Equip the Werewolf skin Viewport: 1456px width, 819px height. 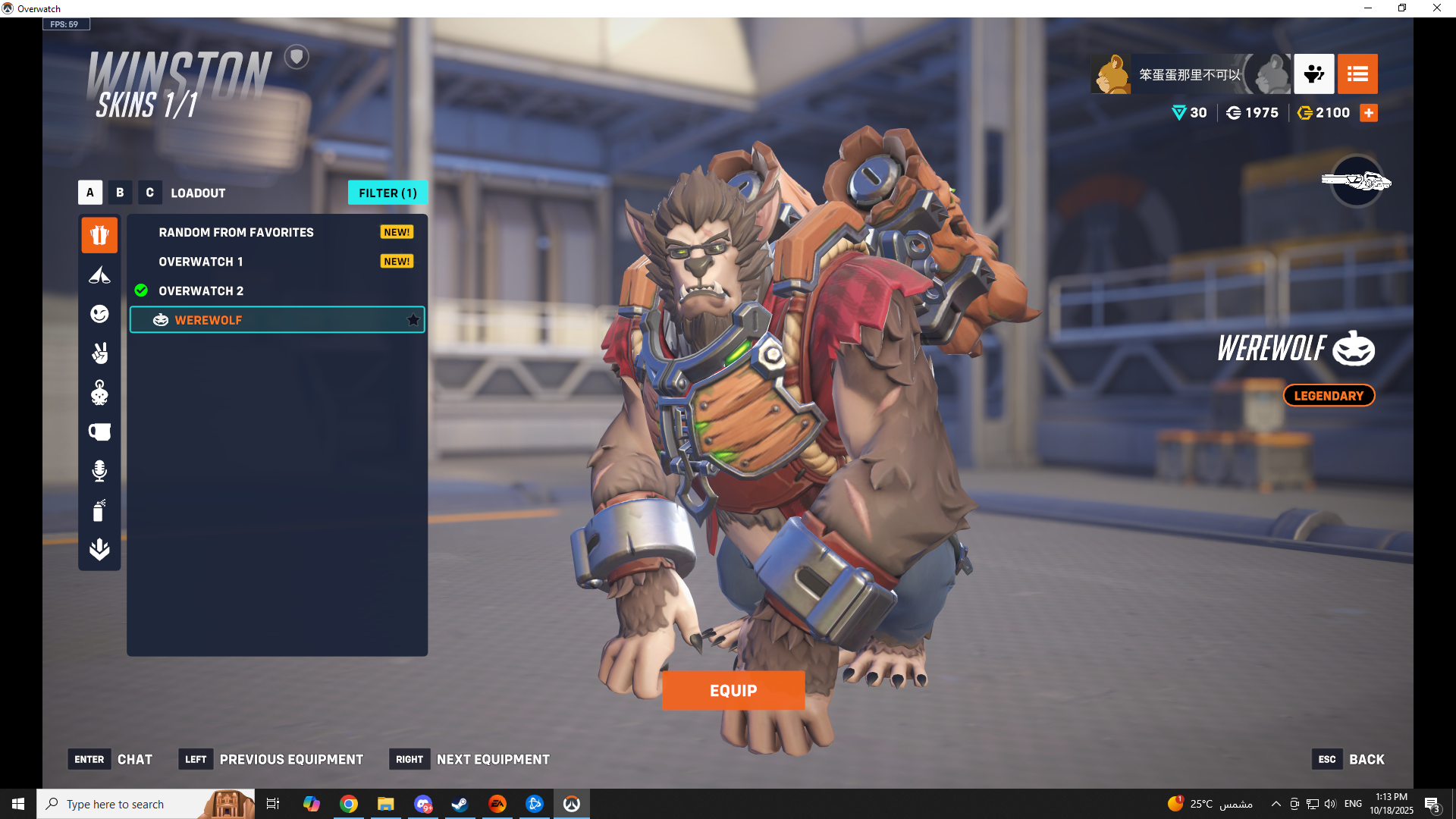pos(733,690)
